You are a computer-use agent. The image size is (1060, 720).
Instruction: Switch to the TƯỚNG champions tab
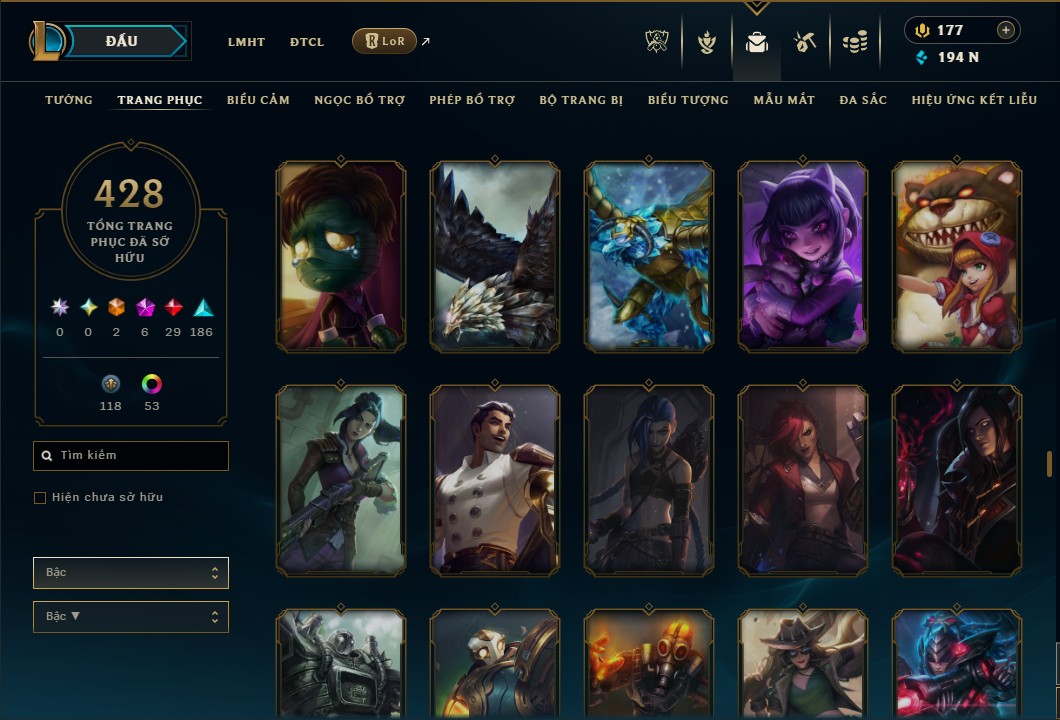pyautogui.click(x=69, y=100)
